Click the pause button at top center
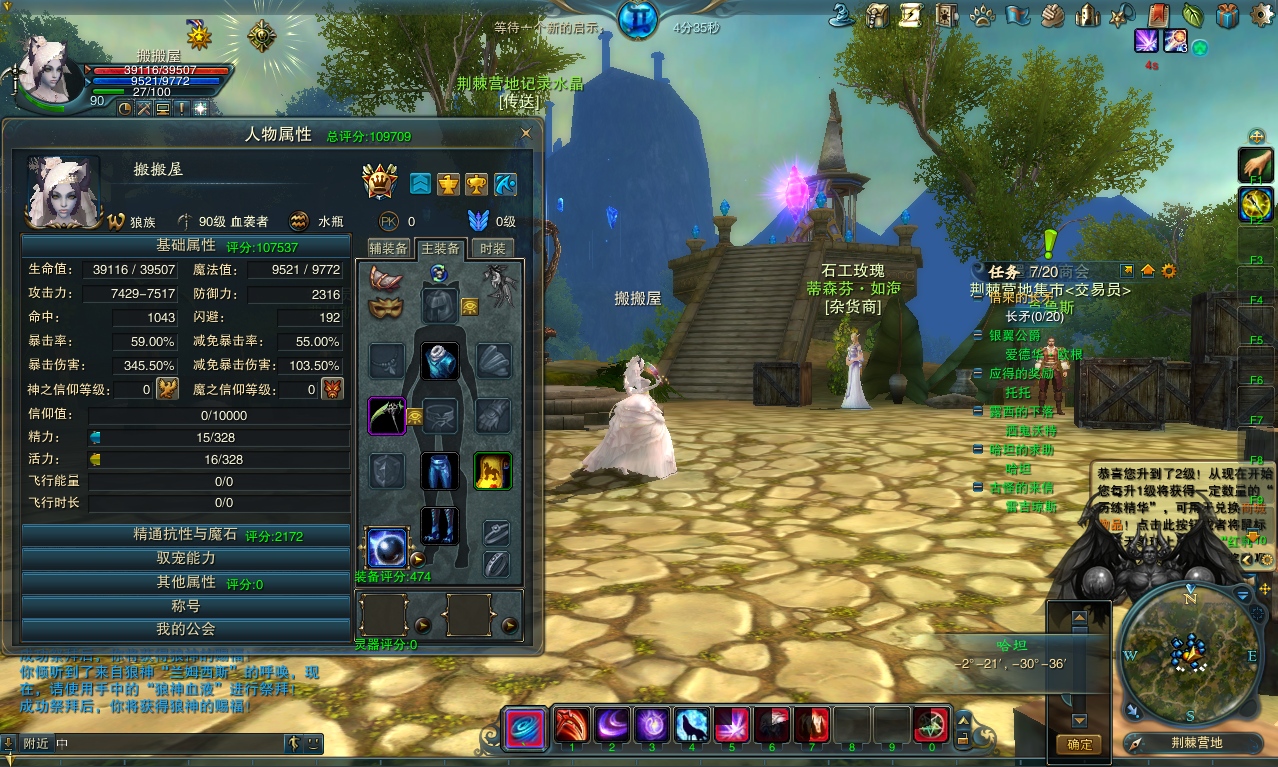Screen dimensions: 1278x767 click(637, 20)
